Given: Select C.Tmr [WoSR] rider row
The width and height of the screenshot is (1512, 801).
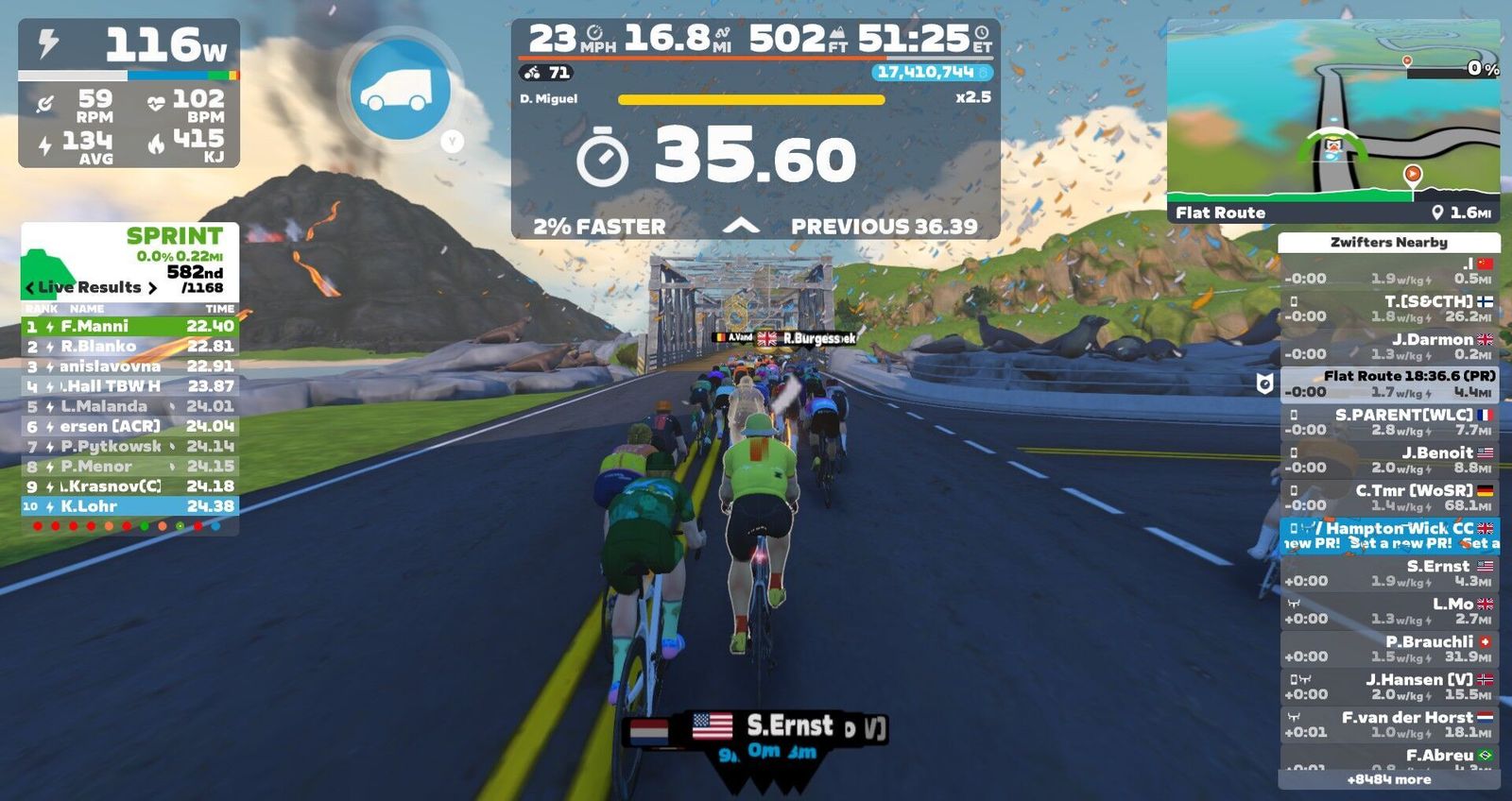Looking at the screenshot, I should pyautogui.click(x=1389, y=498).
